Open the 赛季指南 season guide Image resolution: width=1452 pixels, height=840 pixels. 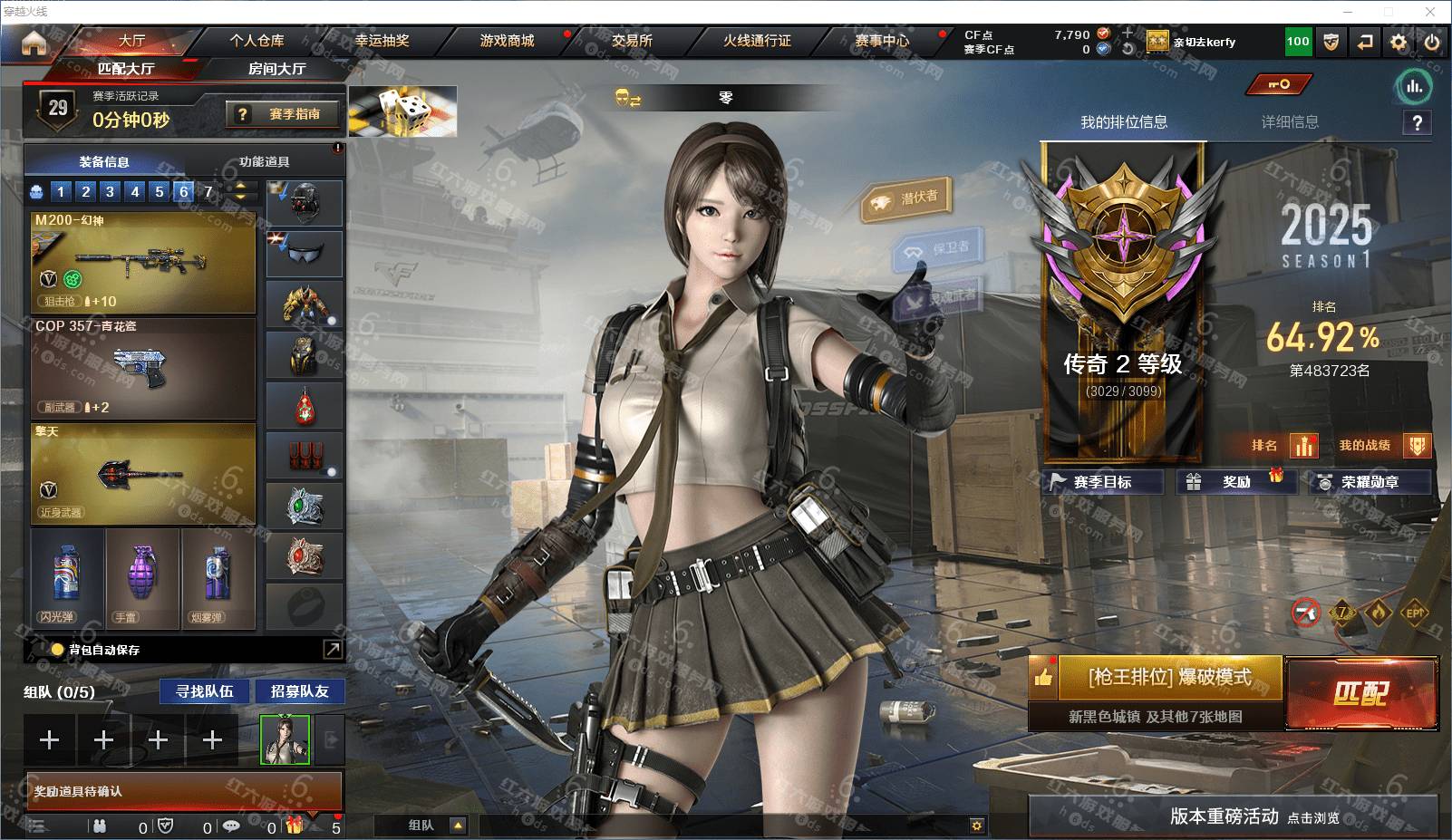click(285, 114)
